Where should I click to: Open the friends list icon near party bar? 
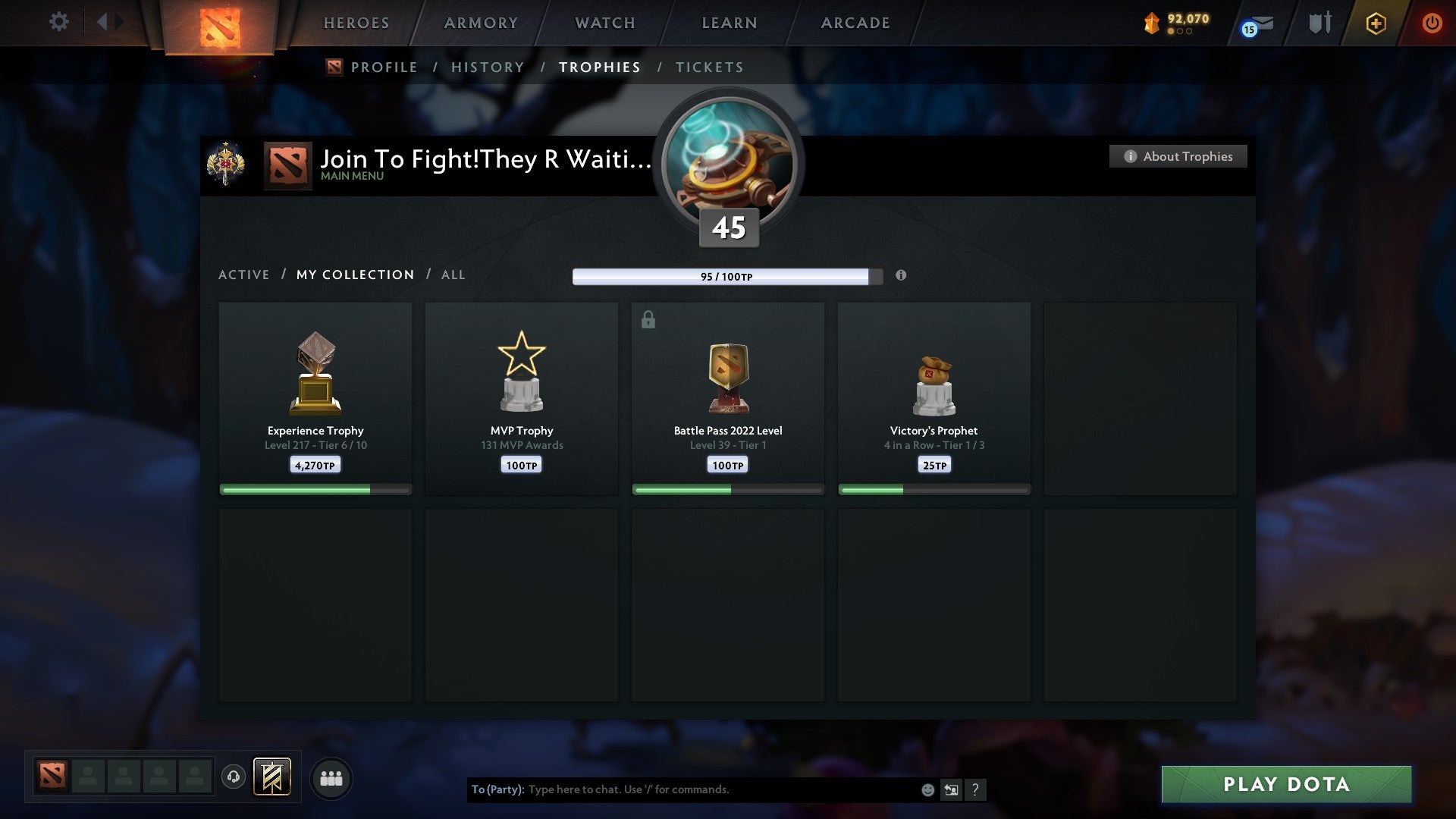331,777
